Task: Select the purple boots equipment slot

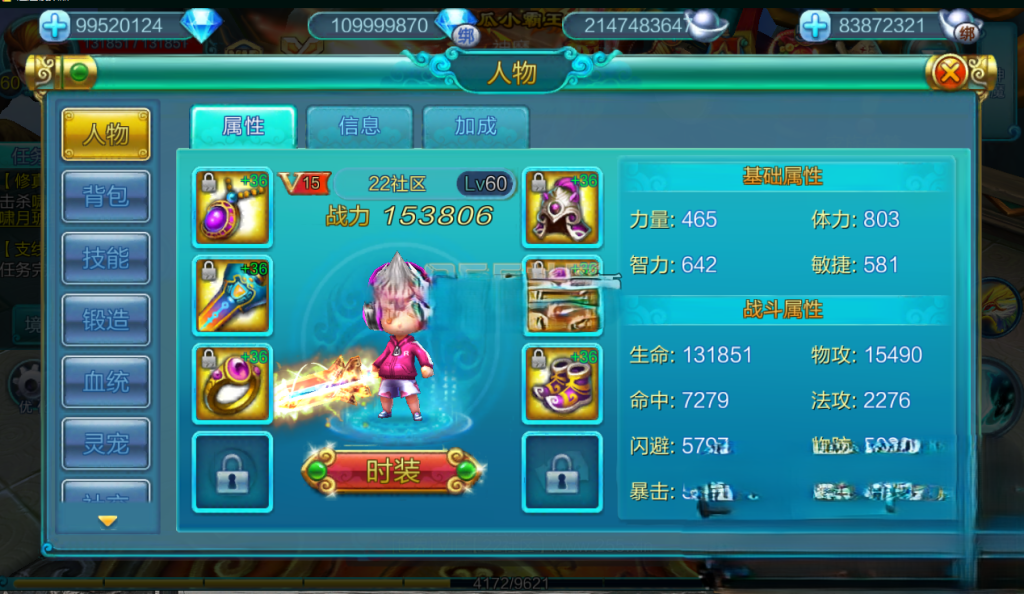Action: click(x=562, y=383)
